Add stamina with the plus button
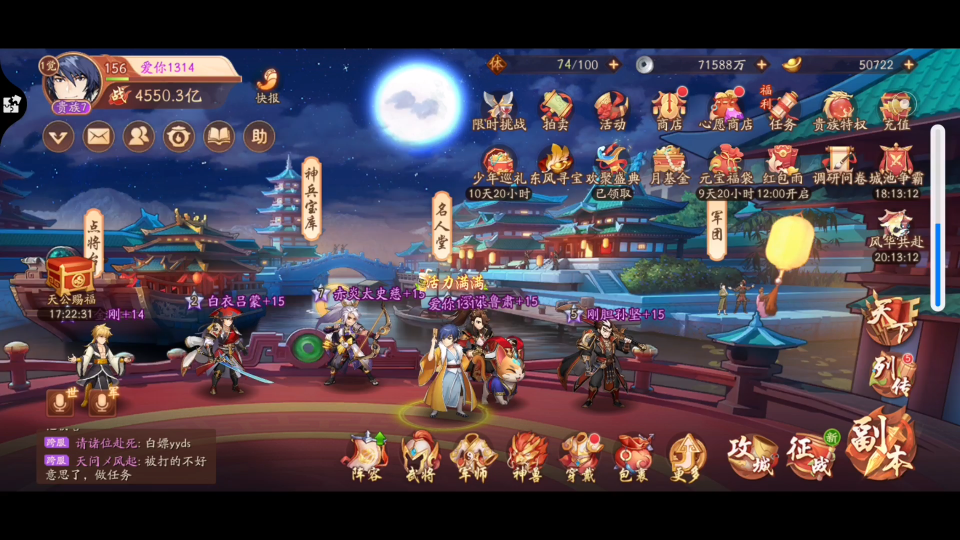The width and height of the screenshot is (960, 540). 614,65
